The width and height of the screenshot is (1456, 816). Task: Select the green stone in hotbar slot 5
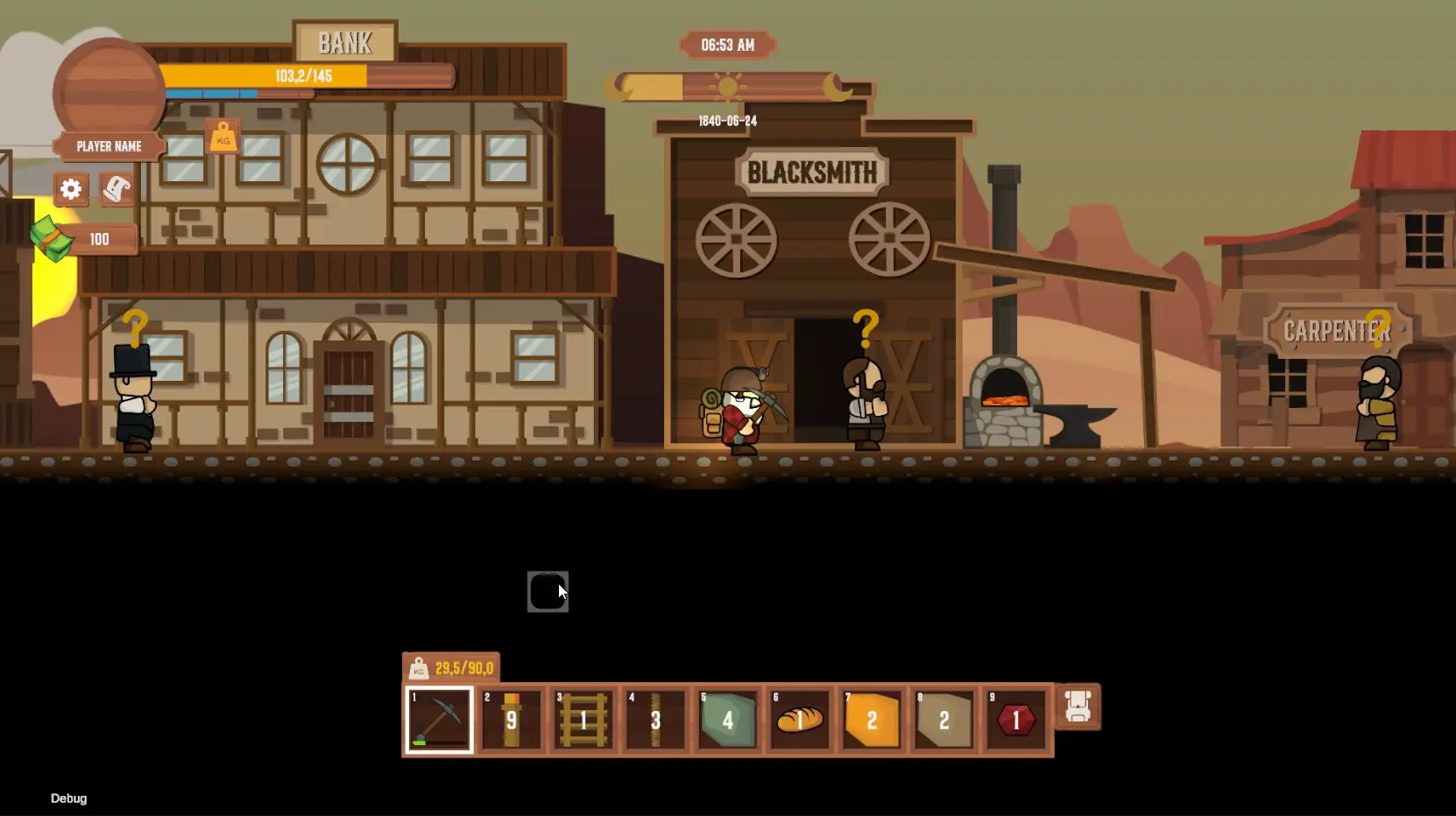[726, 720]
